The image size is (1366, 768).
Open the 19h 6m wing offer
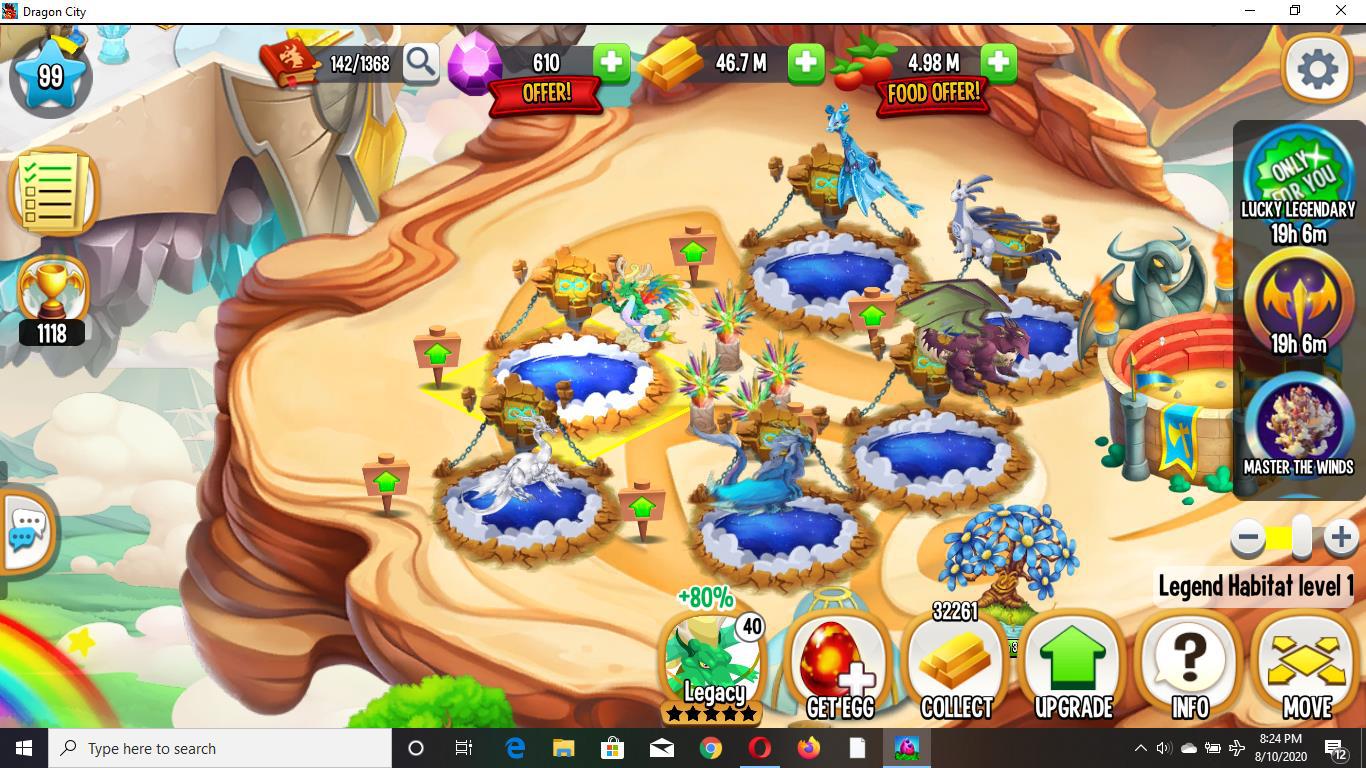(x=1297, y=305)
